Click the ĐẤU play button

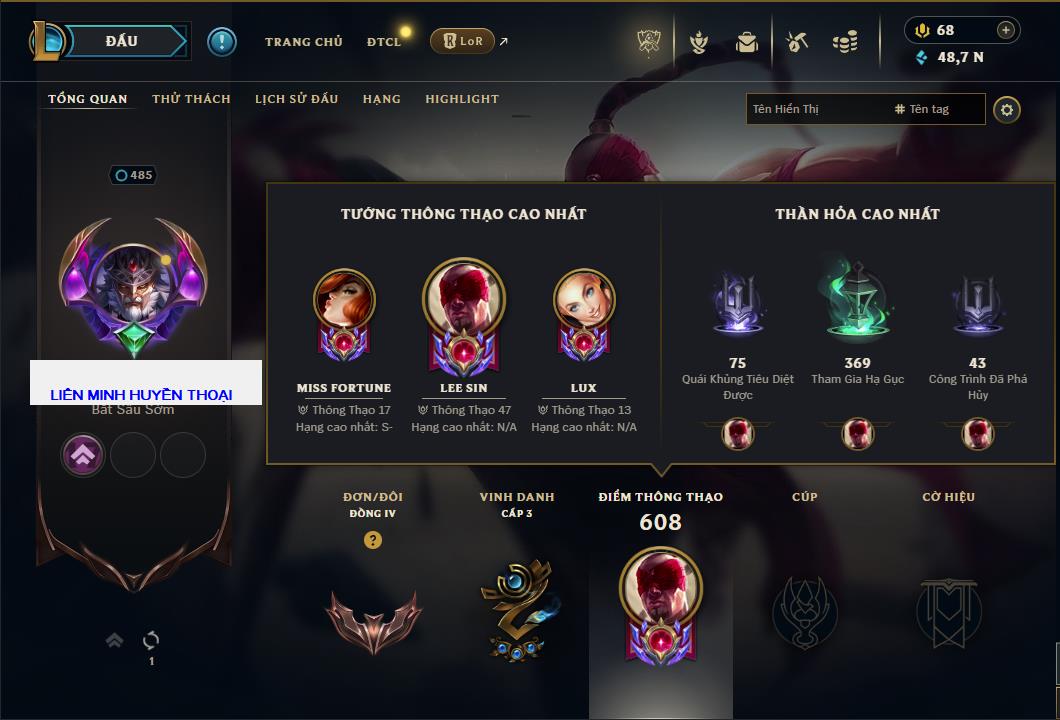[122, 41]
